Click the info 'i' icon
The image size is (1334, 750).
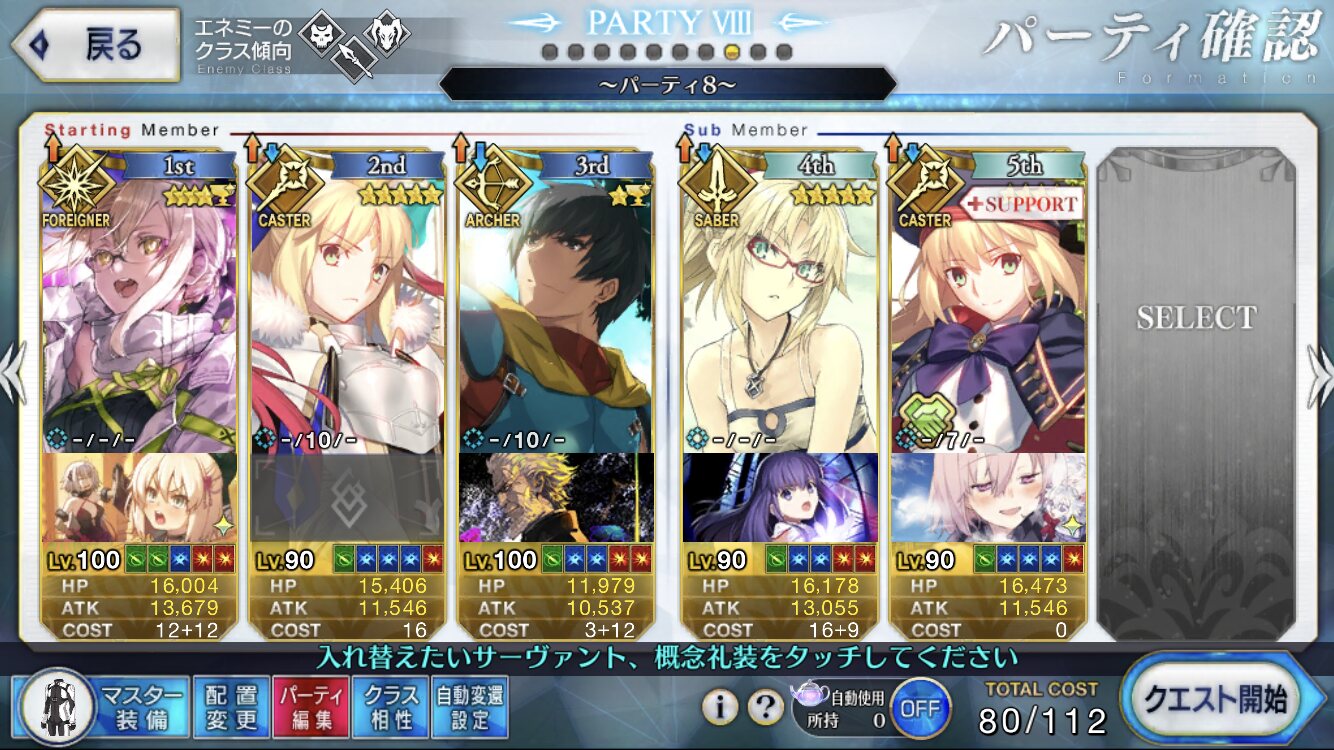pyautogui.click(x=720, y=707)
